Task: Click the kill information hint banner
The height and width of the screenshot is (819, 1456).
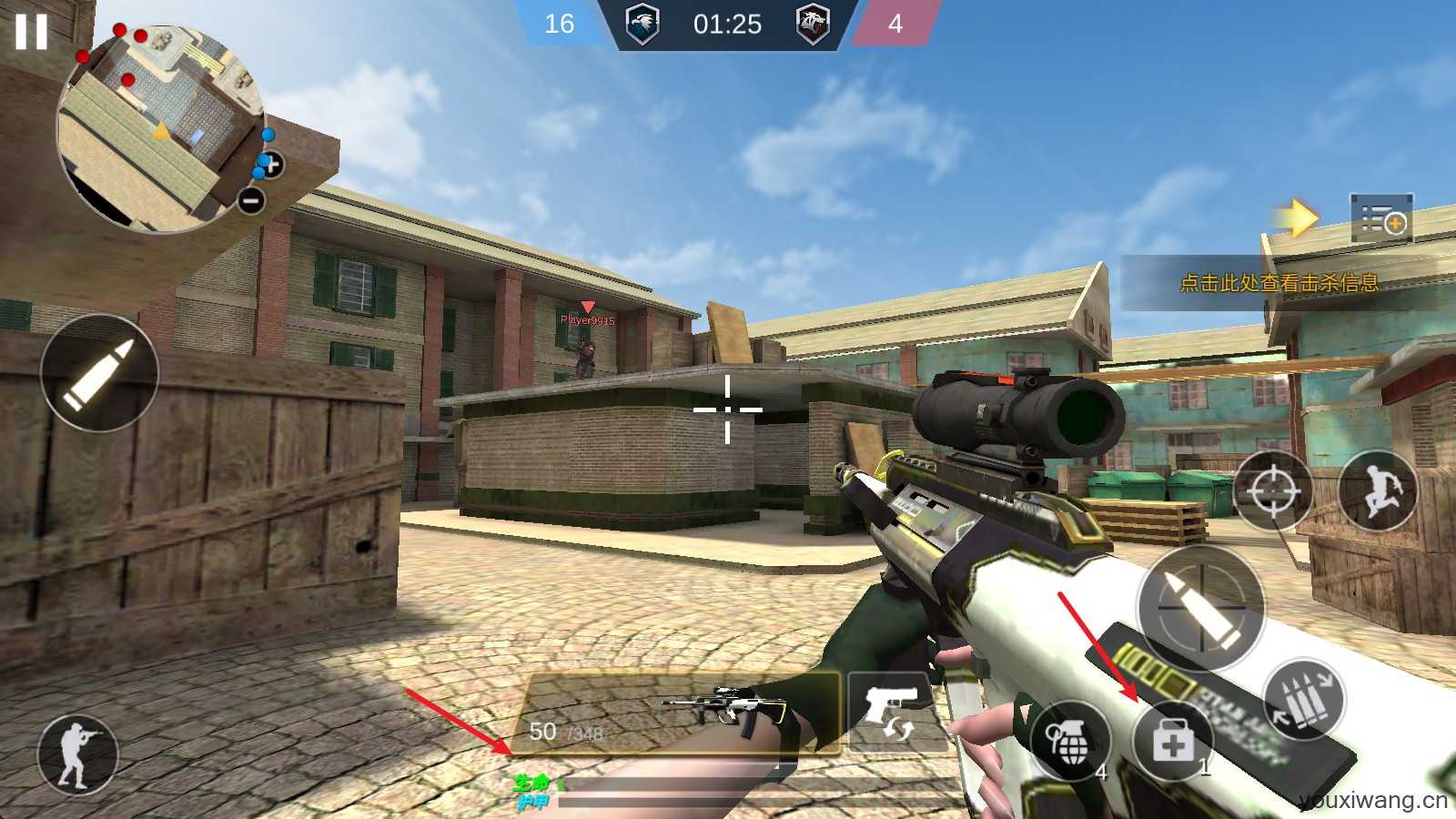Action: point(1278,283)
